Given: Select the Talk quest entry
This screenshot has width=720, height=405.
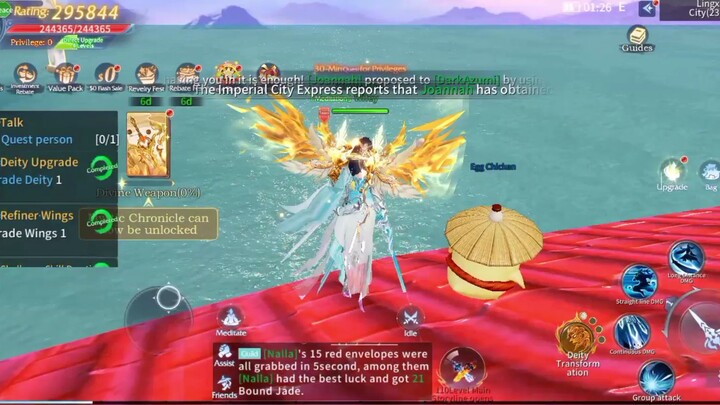Looking at the screenshot, I should [x=50, y=130].
